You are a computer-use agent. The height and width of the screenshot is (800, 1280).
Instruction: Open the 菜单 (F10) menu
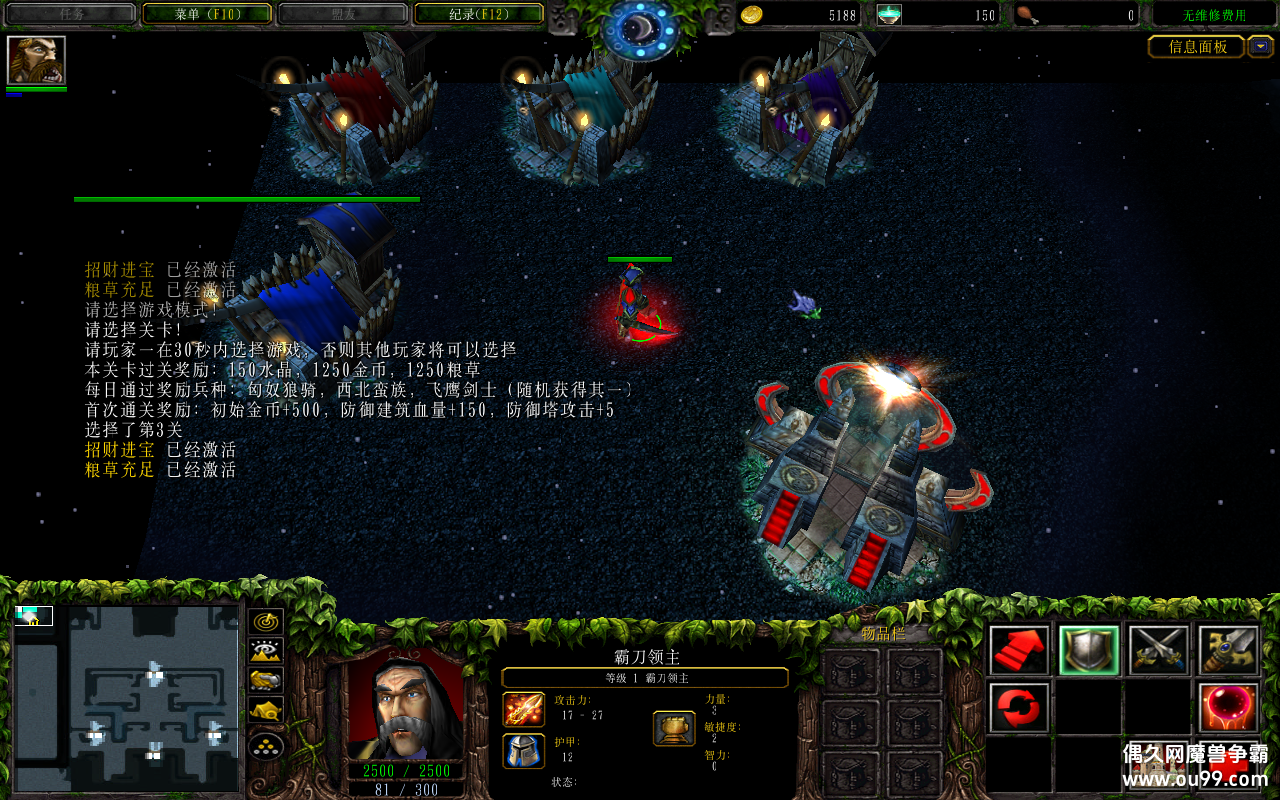[207, 14]
